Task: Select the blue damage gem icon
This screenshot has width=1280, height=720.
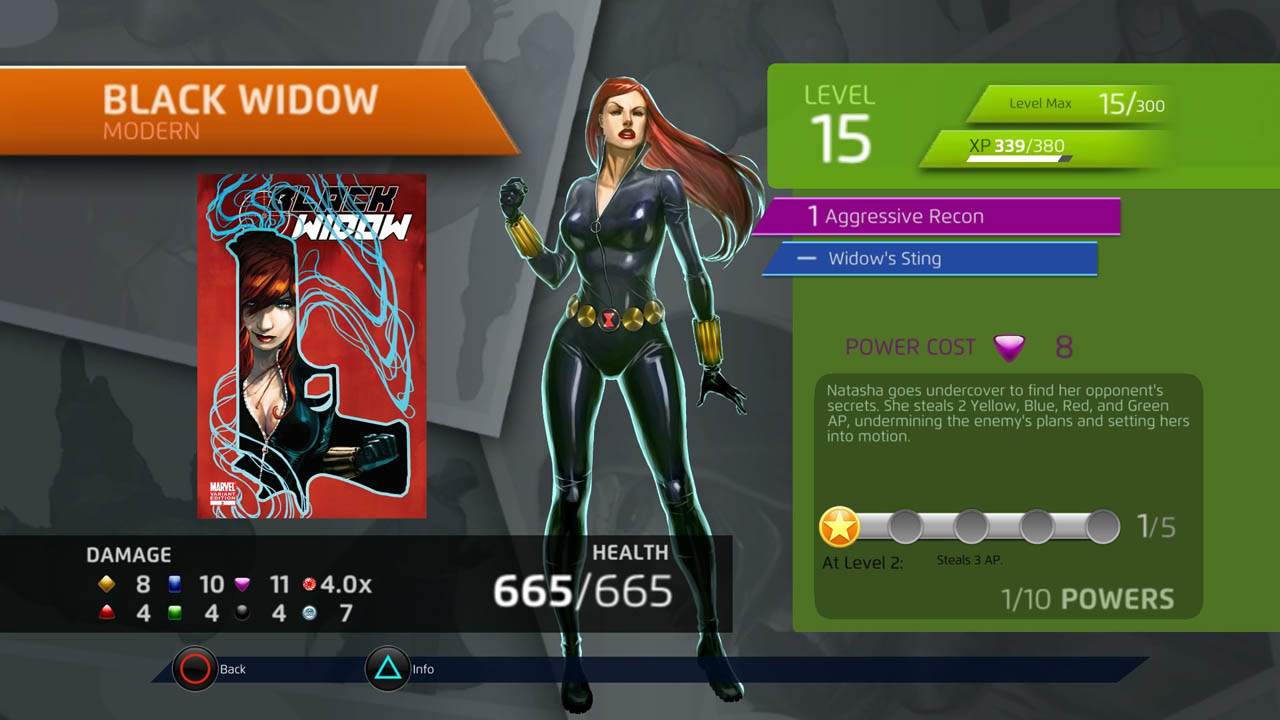Action: 175,585
